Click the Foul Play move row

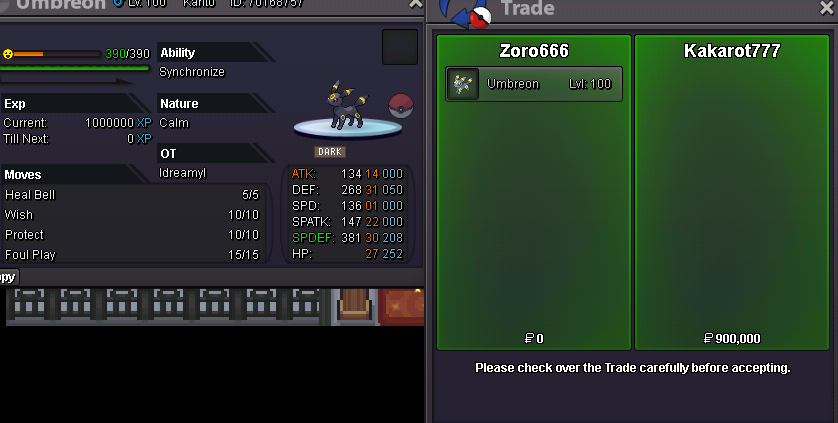pos(133,255)
